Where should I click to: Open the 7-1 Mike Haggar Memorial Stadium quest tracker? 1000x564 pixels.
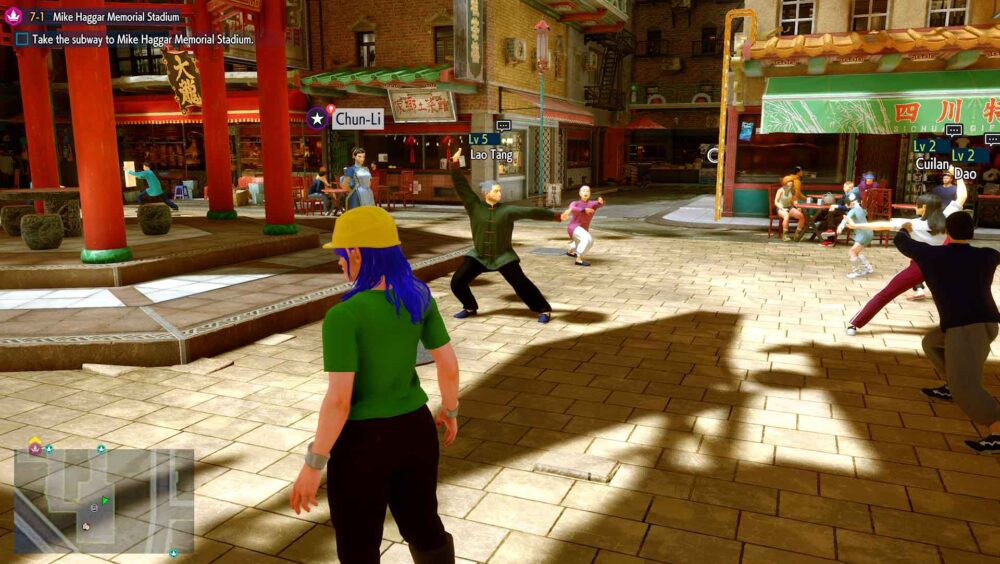point(105,16)
